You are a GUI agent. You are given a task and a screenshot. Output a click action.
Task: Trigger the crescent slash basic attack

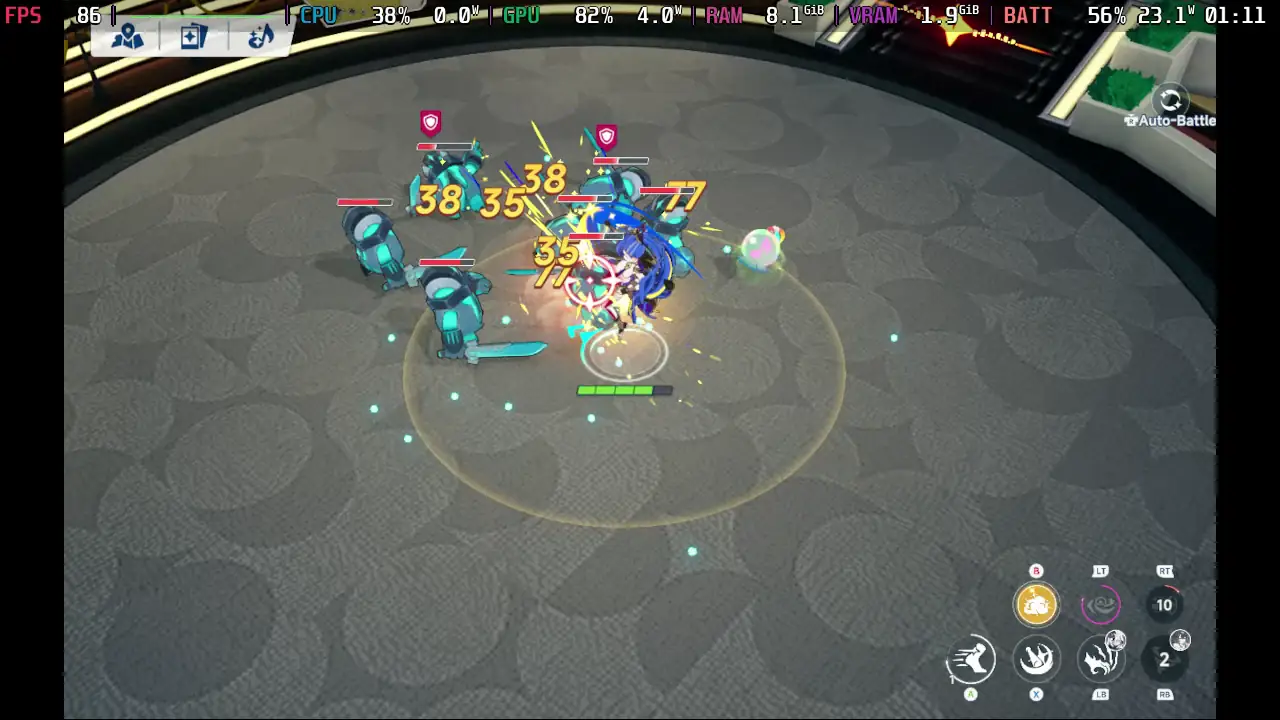(x=1036, y=659)
